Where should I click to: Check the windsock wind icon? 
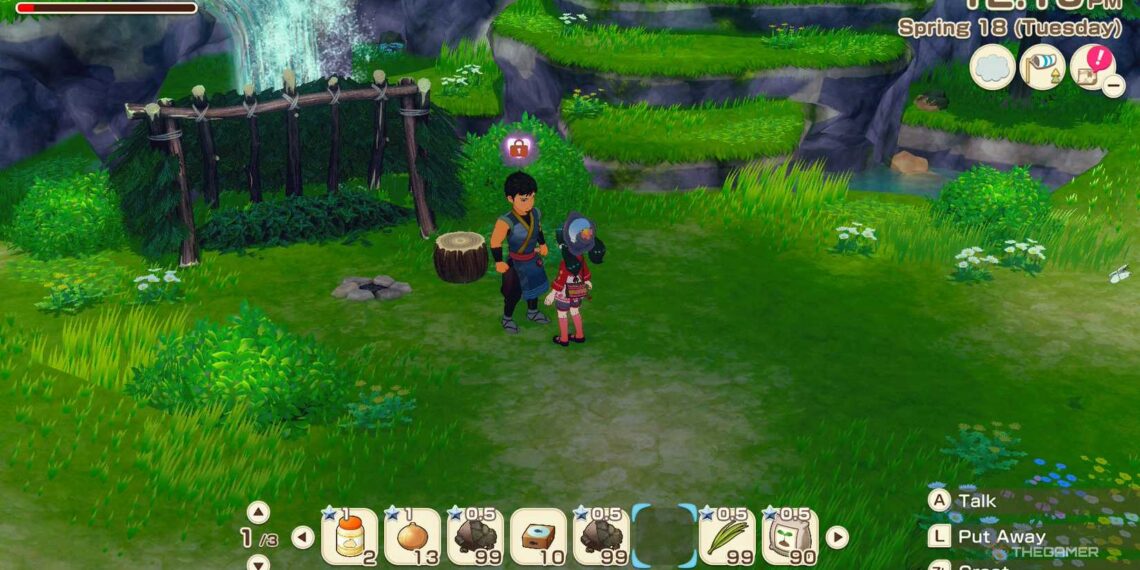pos(1042,67)
